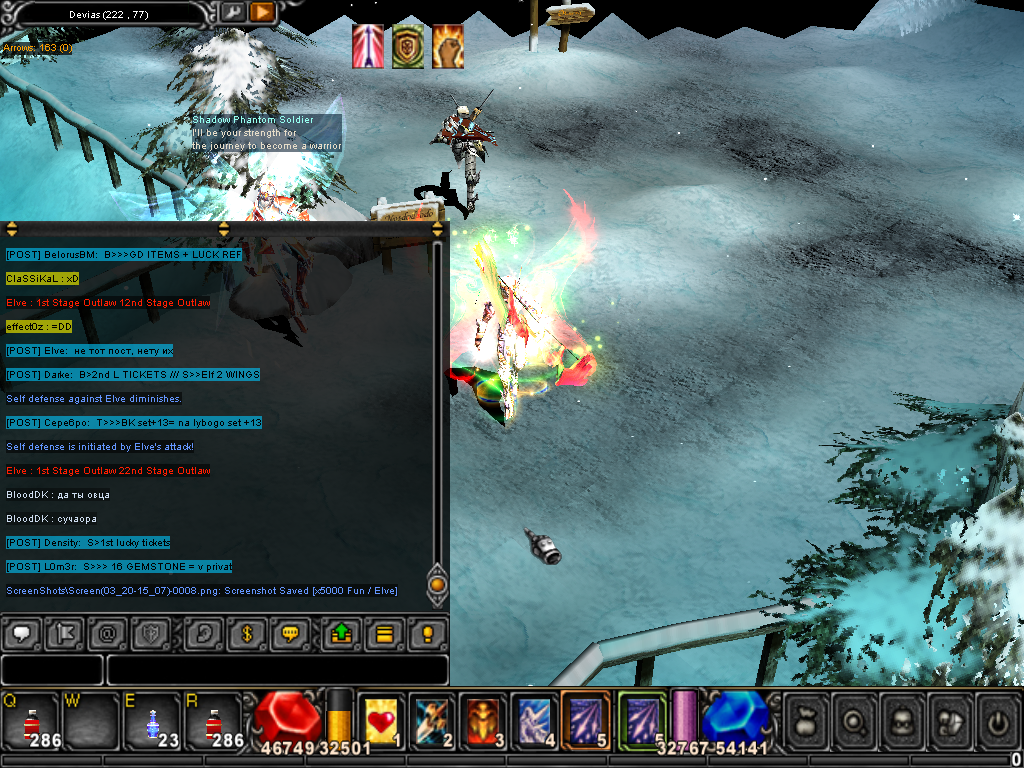Toggle the shield alliance chat button
Viewport: 1024px width, 768px height.
(x=152, y=634)
